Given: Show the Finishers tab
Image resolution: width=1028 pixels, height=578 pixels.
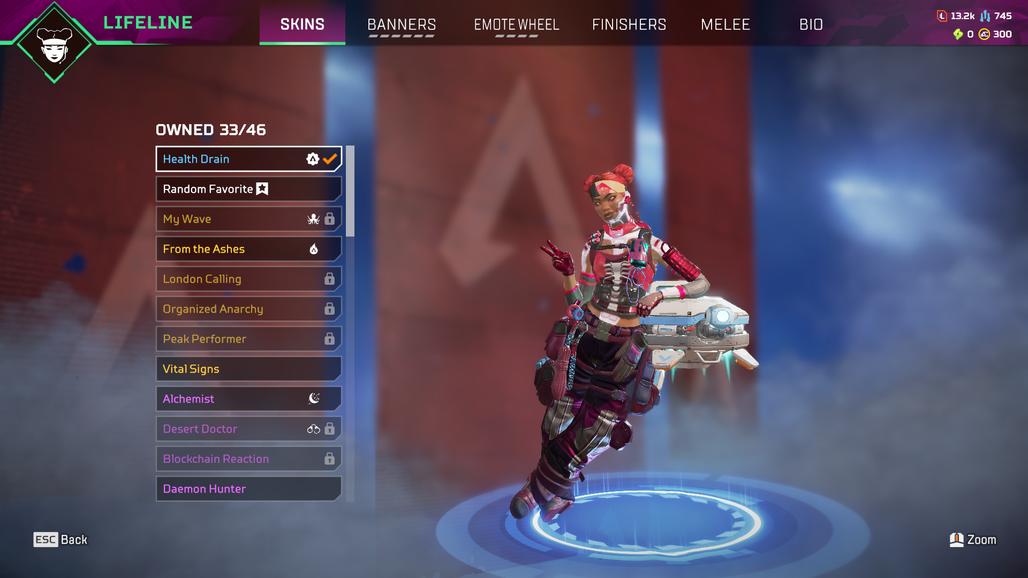Looking at the screenshot, I should click(x=629, y=24).
